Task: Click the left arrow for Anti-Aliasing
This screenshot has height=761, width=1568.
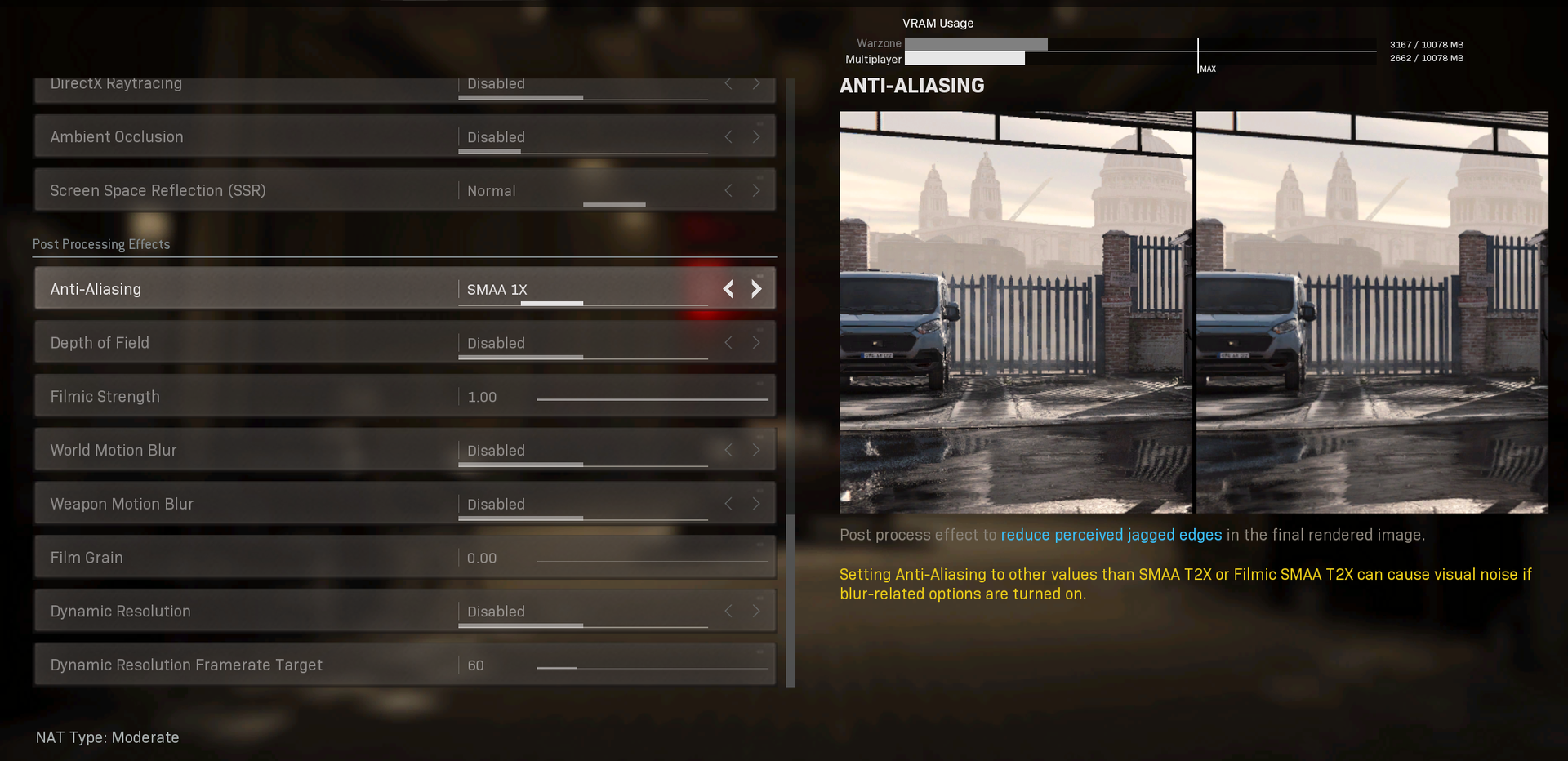Action: coord(728,289)
